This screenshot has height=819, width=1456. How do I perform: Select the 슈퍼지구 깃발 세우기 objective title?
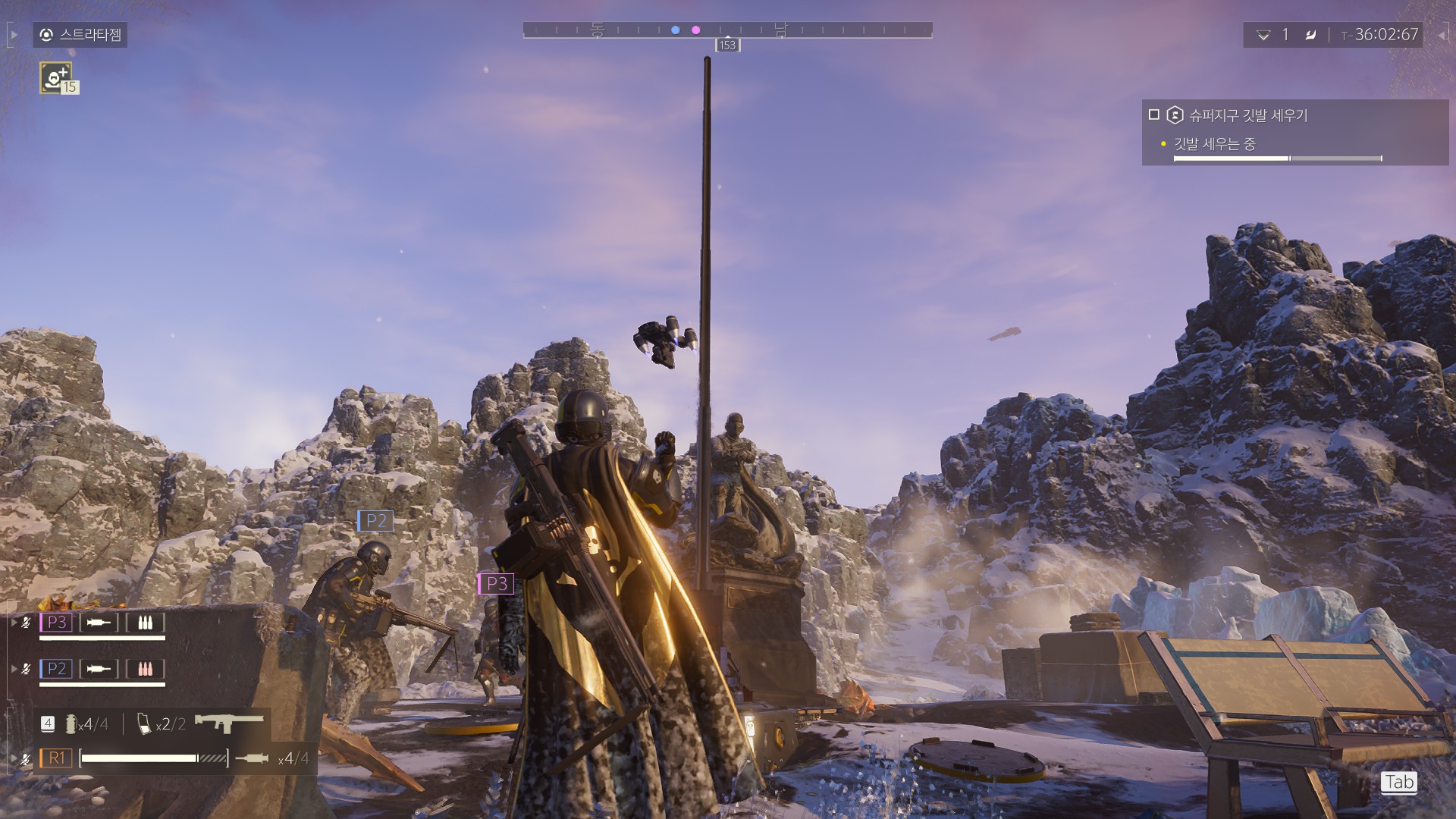1247,115
